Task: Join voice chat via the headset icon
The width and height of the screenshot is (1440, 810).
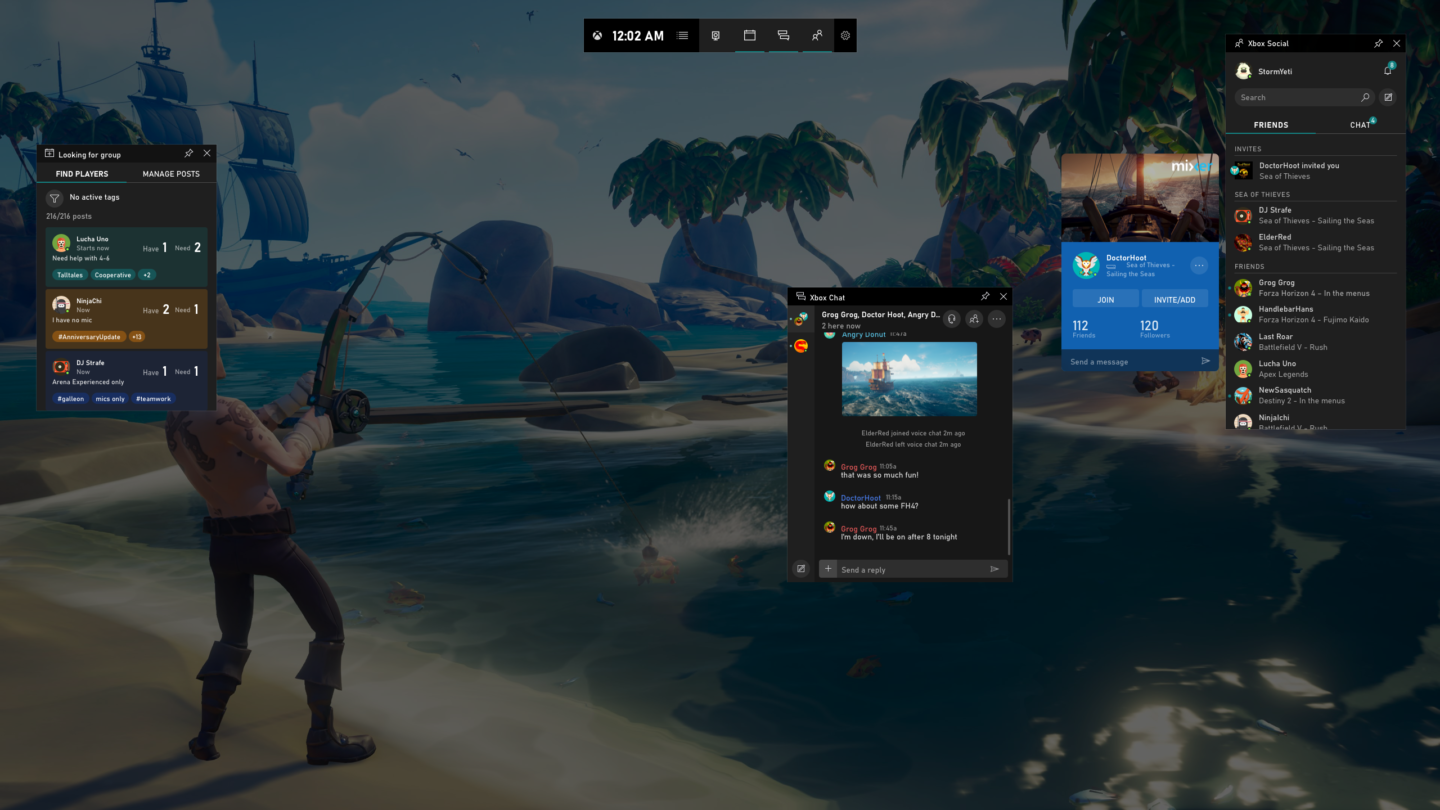Action: point(951,318)
